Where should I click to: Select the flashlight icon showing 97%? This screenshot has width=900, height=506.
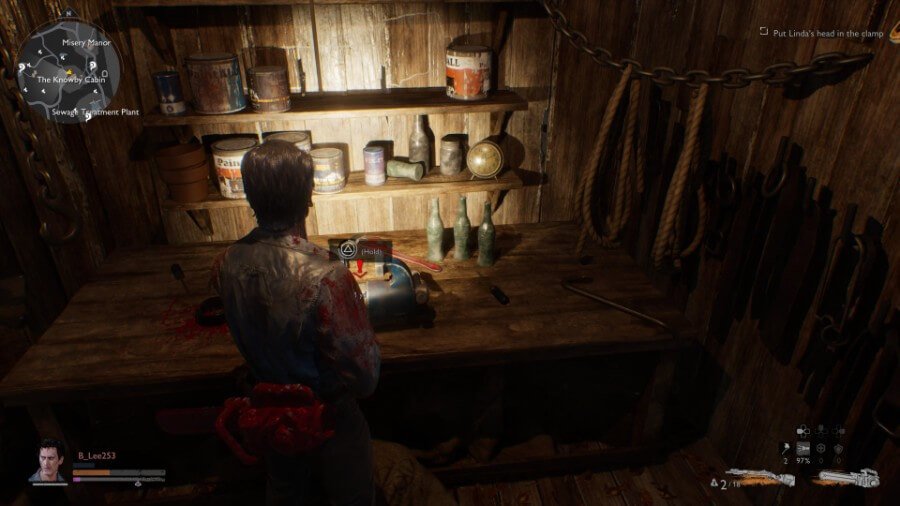pos(803,447)
